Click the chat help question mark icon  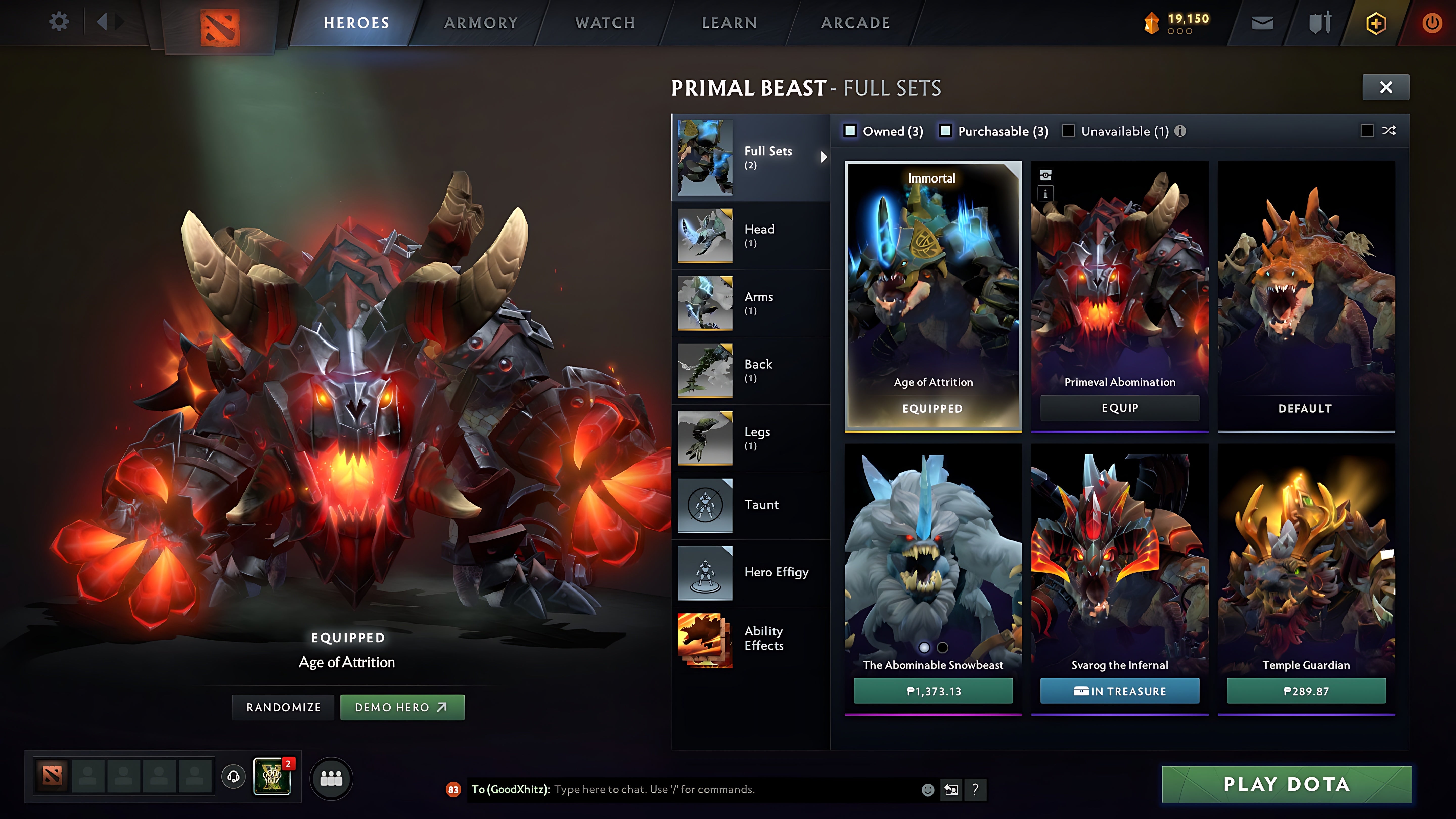(975, 790)
